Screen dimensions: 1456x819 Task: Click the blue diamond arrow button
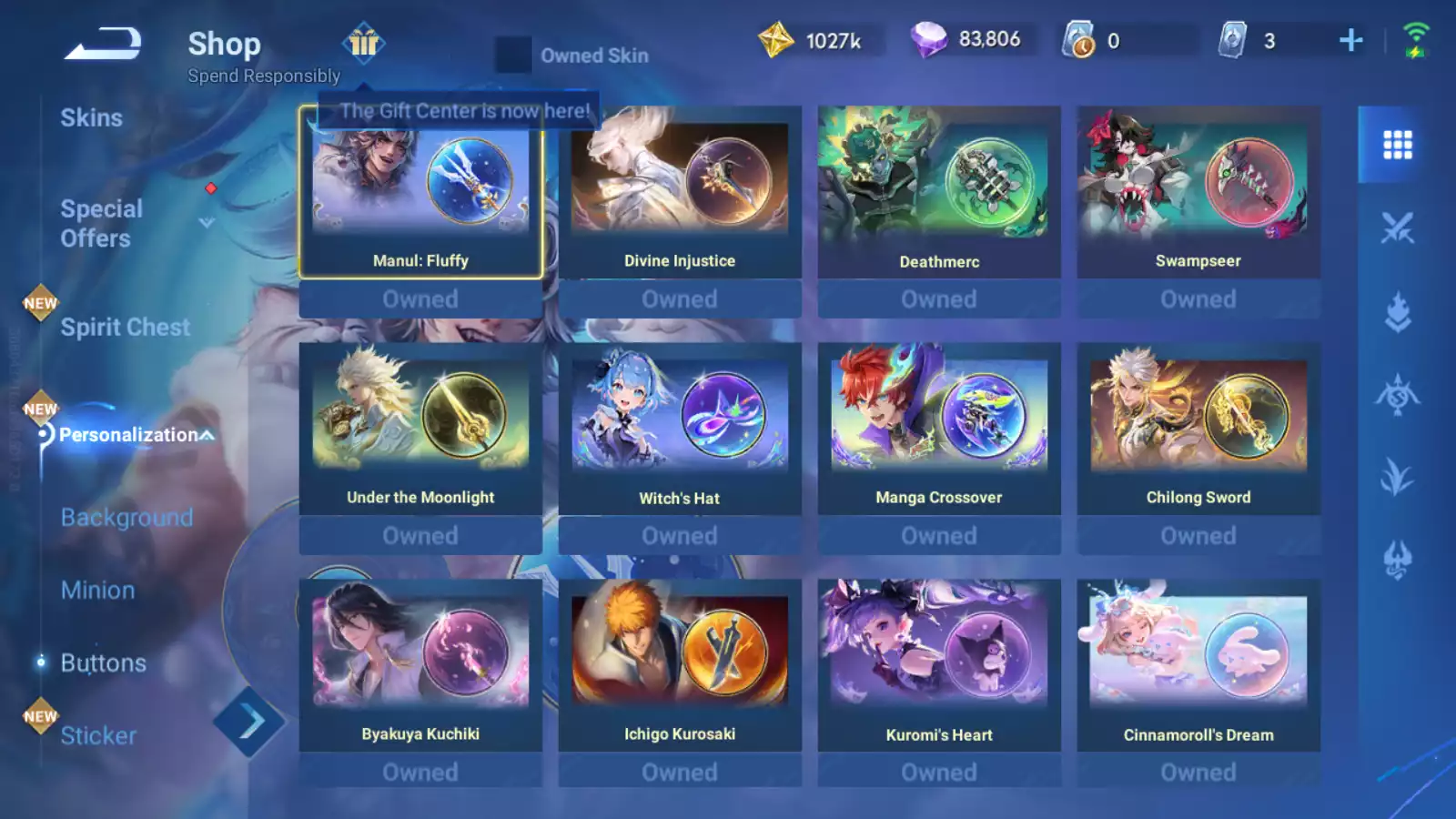tap(249, 723)
